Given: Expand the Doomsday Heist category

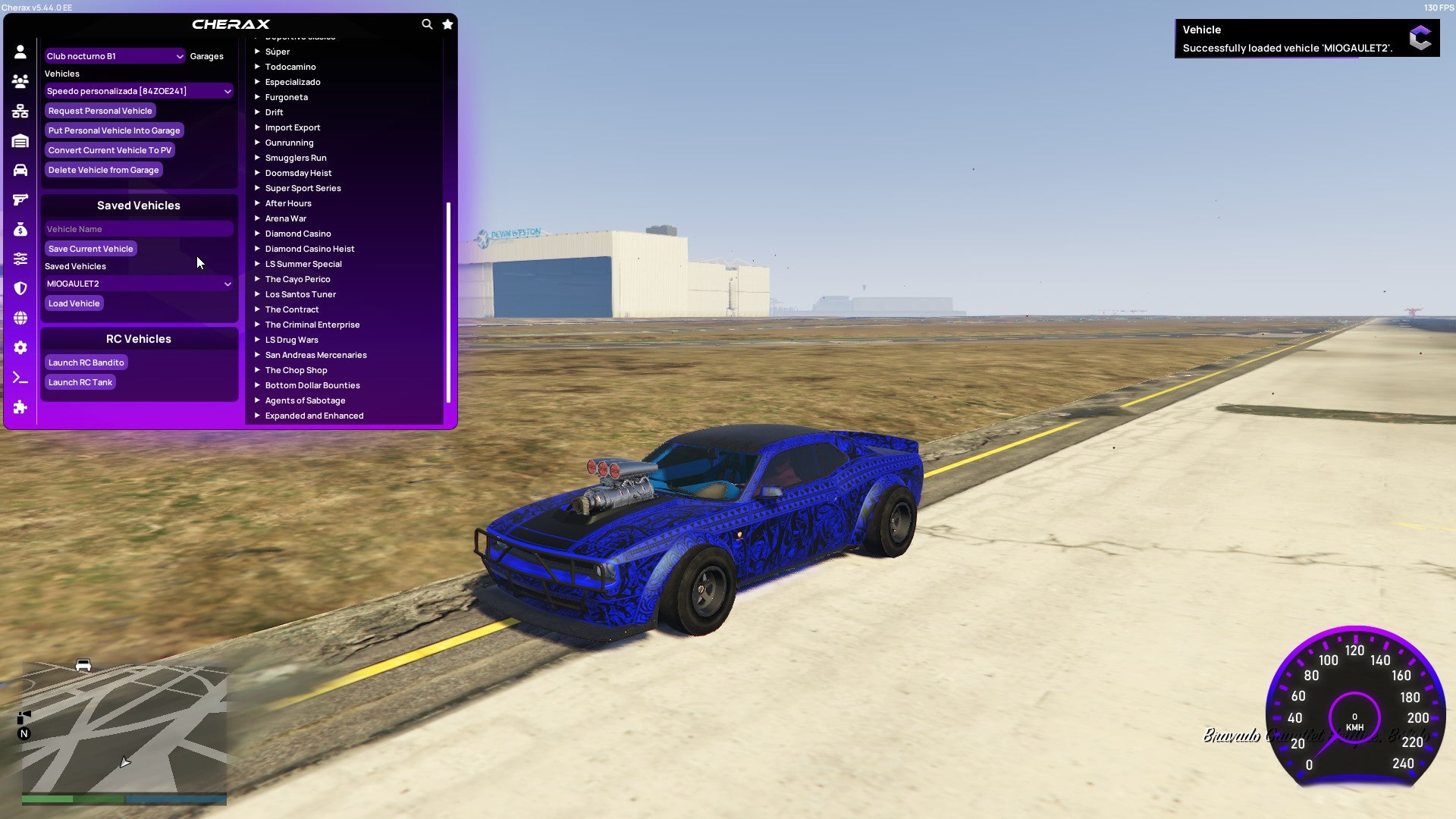Looking at the screenshot, I should click(298, 172).
